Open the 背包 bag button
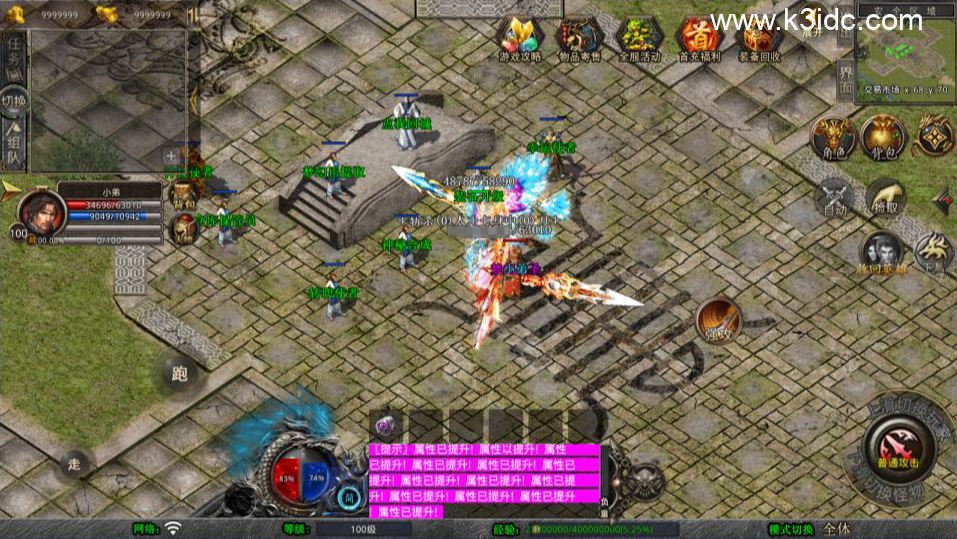The height and width of the screenshot is (539, 957). click(x=883, y=138)
